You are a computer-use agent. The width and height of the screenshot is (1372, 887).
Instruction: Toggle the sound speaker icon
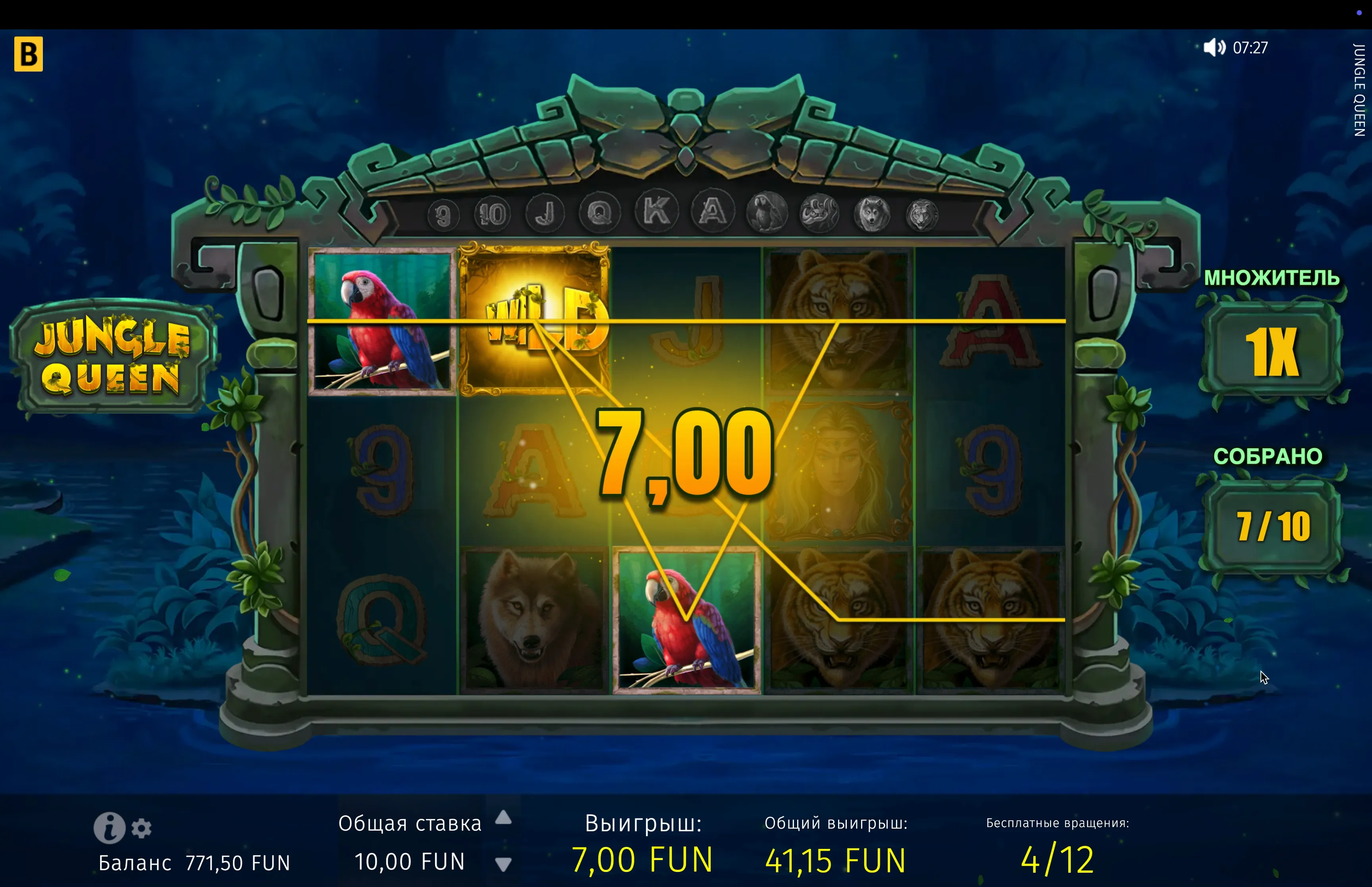[1214, 47]
